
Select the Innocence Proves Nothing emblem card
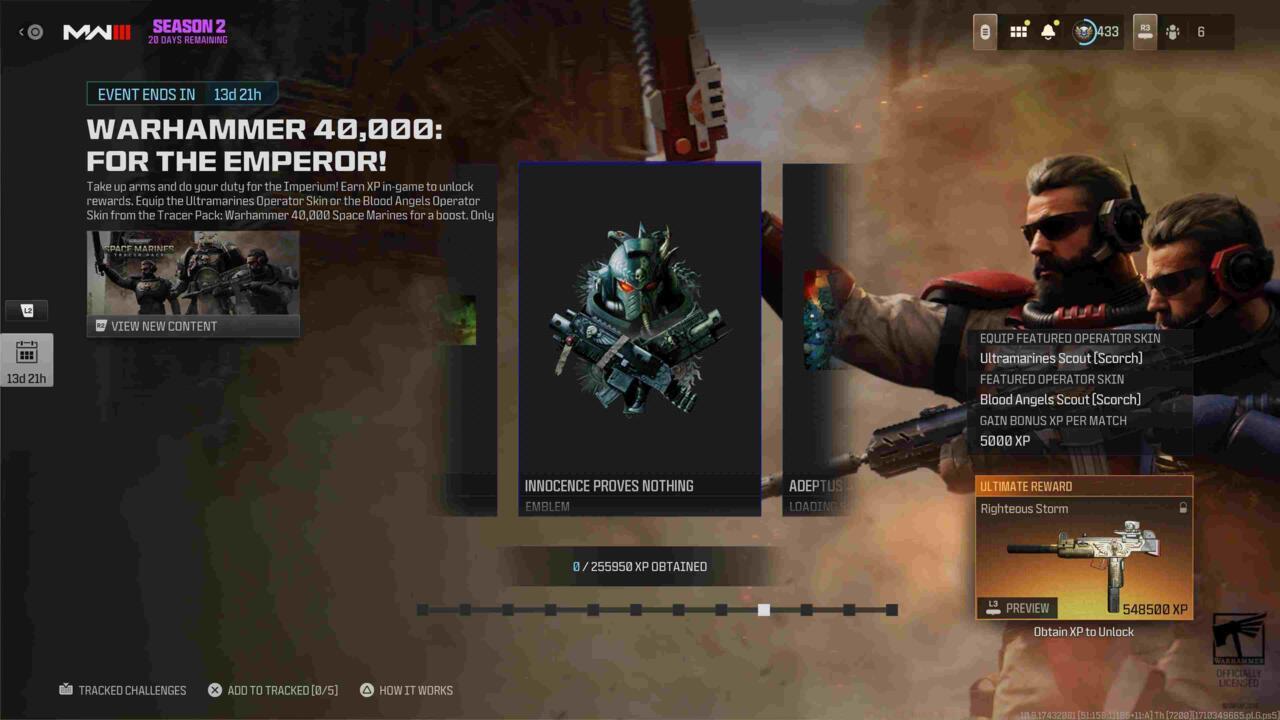[639, 338]
